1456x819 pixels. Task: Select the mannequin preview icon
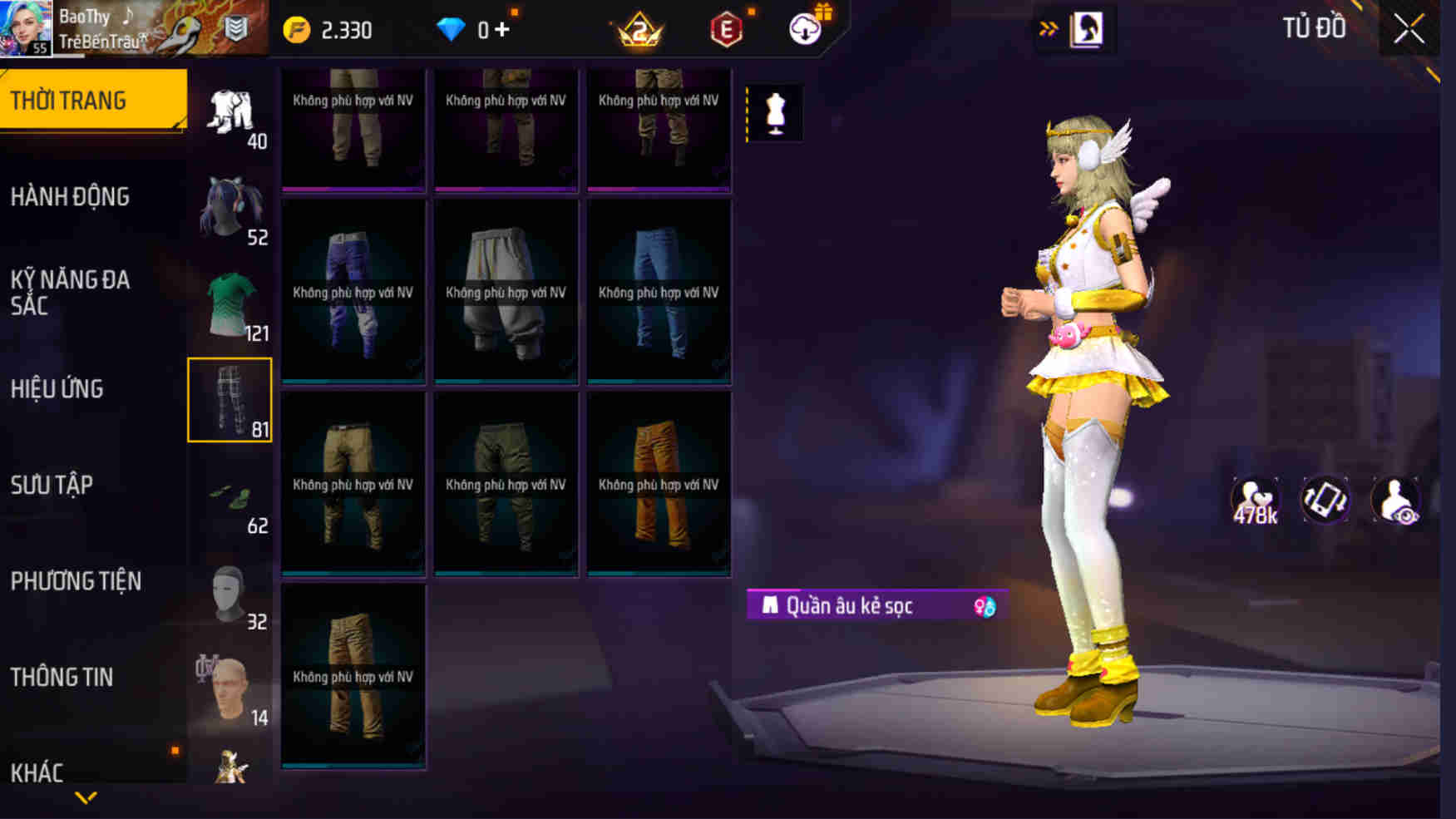(777, 113)
